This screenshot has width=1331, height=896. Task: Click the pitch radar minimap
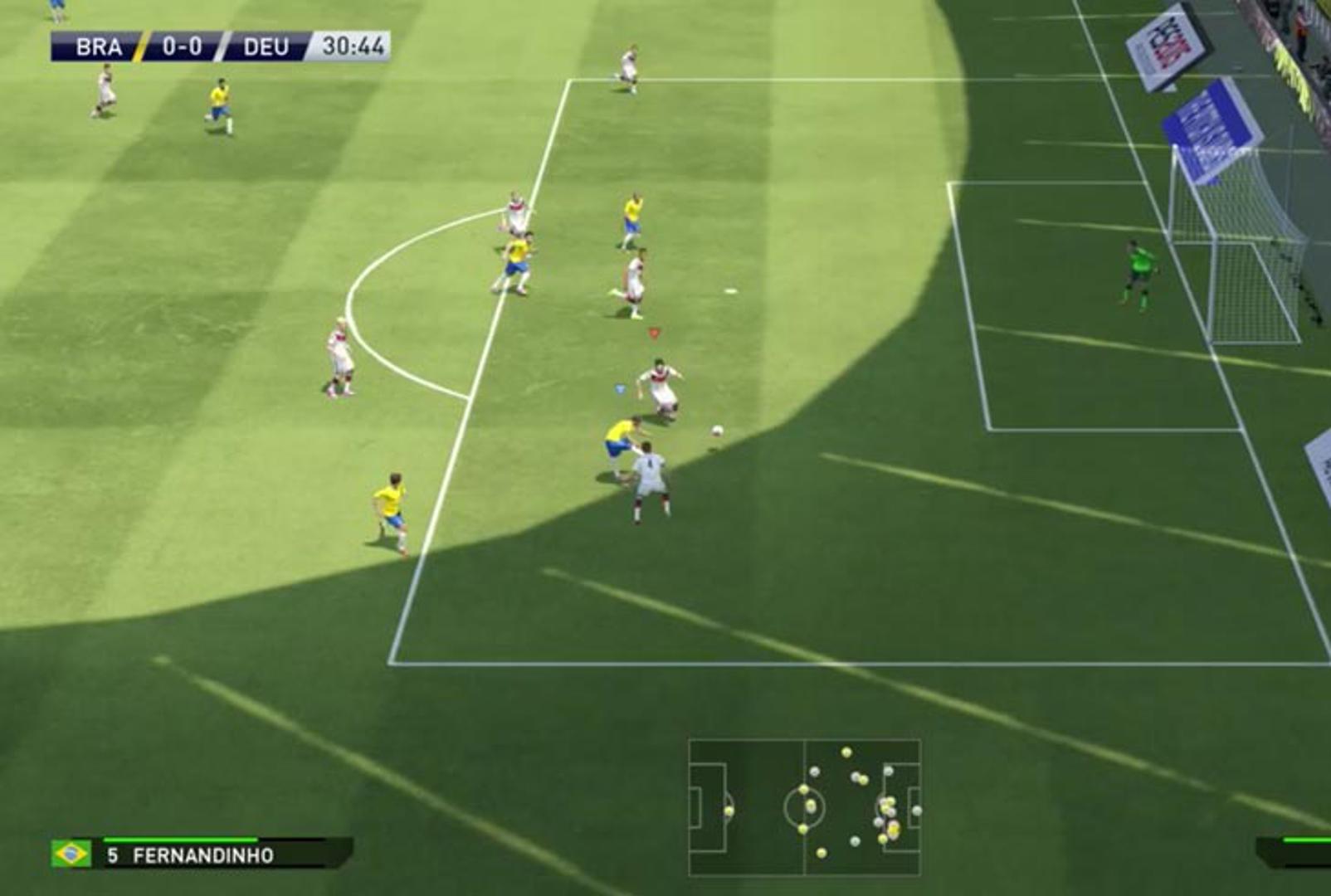tap(804, 806)
